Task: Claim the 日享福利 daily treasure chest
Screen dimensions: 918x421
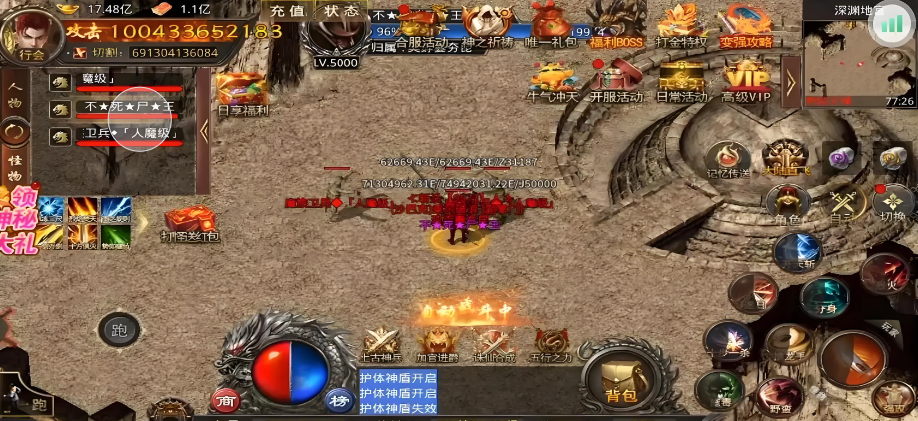Action: pyautogui.click(x=243, y=94)
